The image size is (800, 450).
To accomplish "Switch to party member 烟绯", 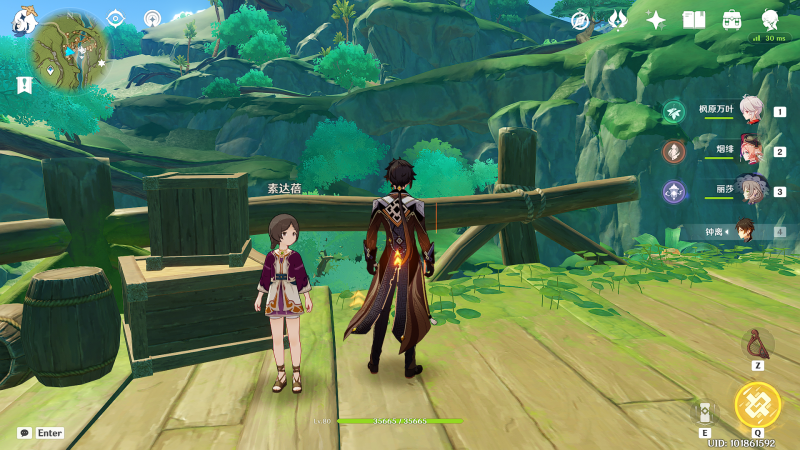I will [x=750, y=151].
